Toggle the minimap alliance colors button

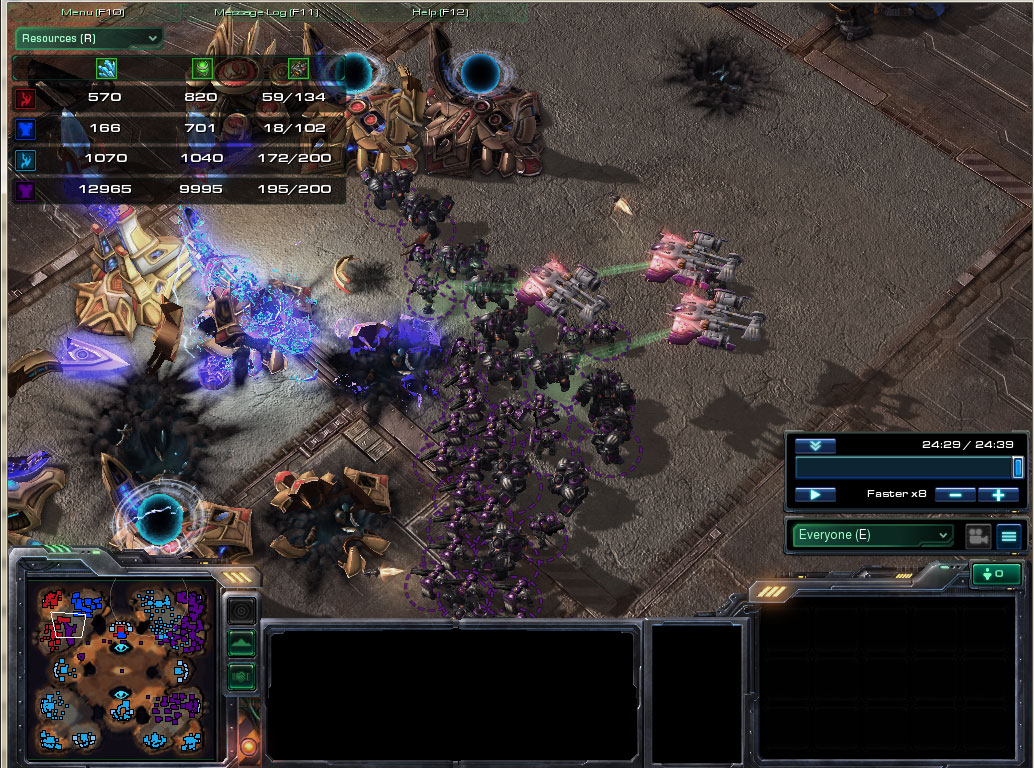[242, 676]
